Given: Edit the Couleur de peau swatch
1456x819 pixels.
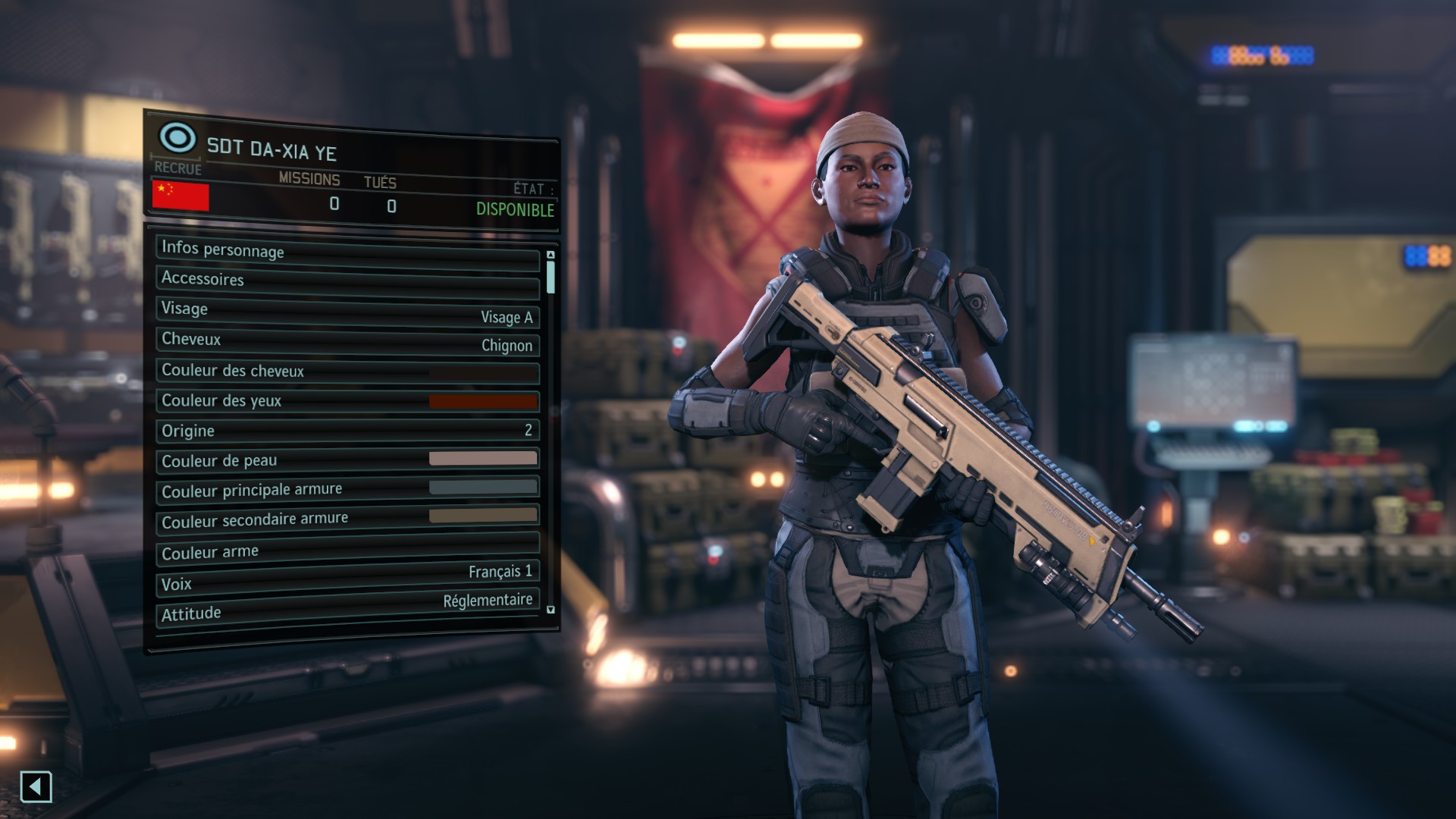Looking at the screenshot, I should [x=483, y=458].
